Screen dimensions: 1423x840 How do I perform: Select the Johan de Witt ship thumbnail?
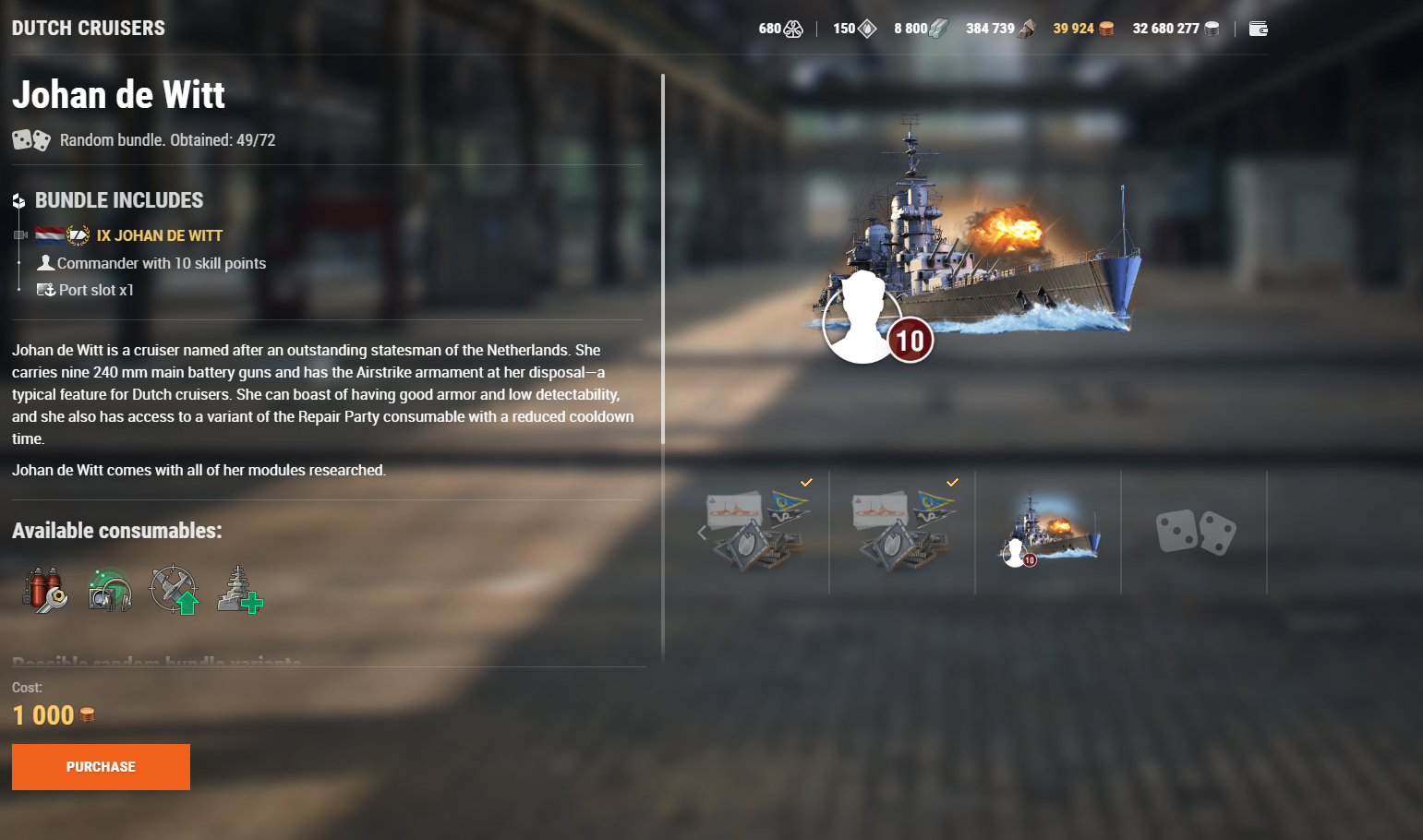coord(1048,533)
